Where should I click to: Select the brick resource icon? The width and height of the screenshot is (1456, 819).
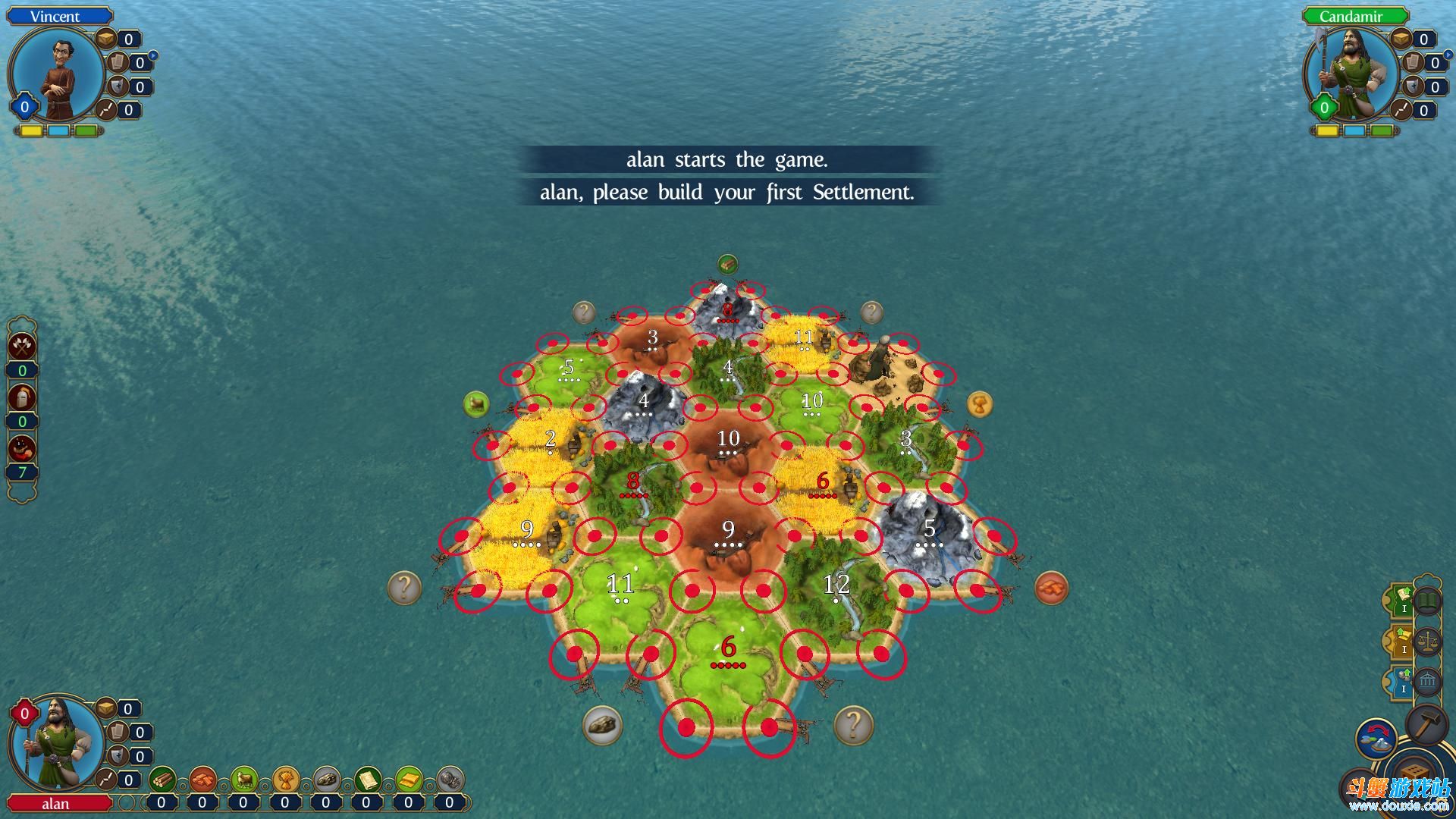click(202, 779)
